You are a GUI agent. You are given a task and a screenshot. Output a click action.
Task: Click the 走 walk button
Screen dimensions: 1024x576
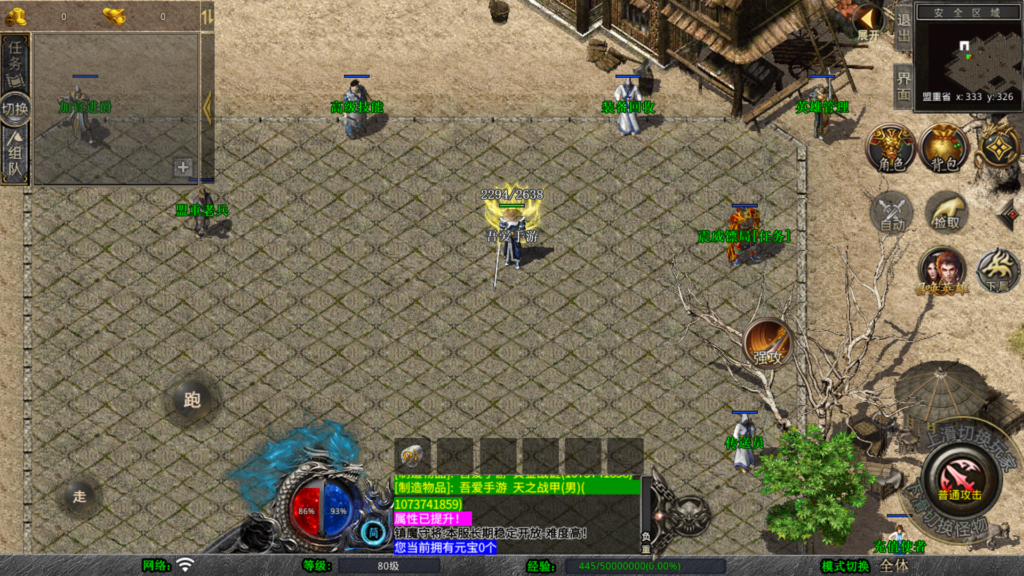[80, 495]
